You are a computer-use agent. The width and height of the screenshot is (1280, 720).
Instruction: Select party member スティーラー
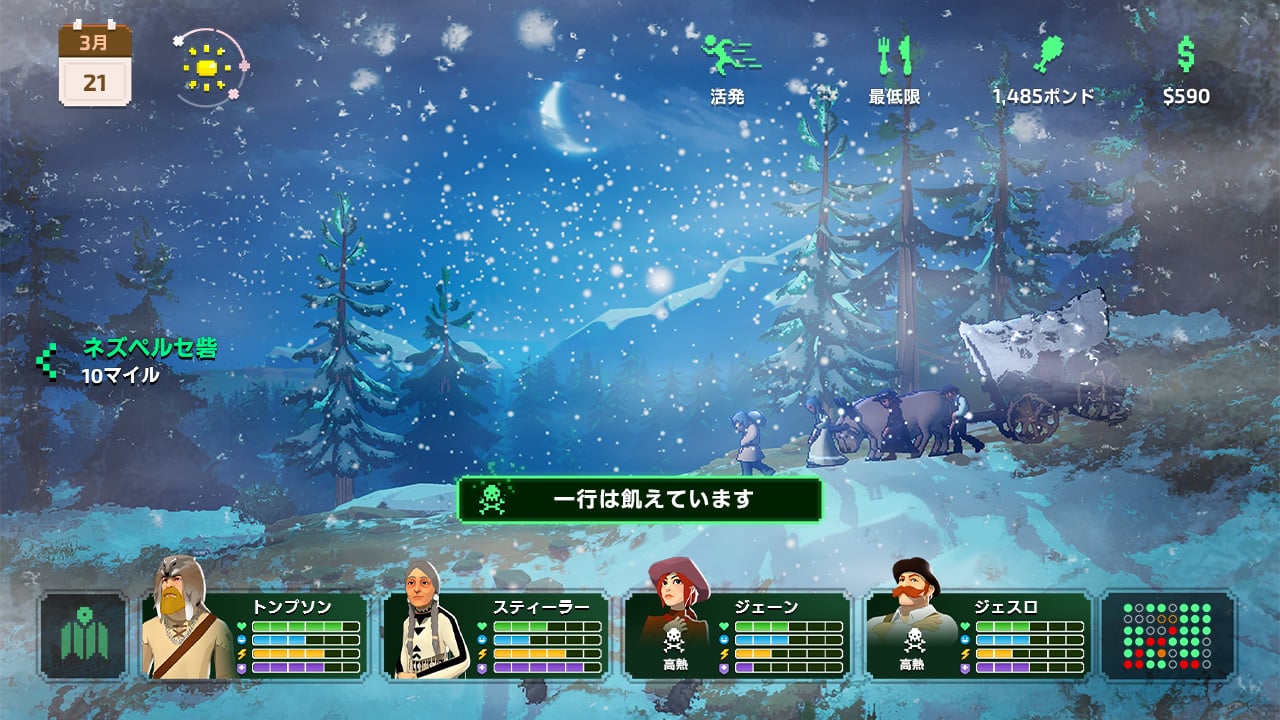coord(496,635)
